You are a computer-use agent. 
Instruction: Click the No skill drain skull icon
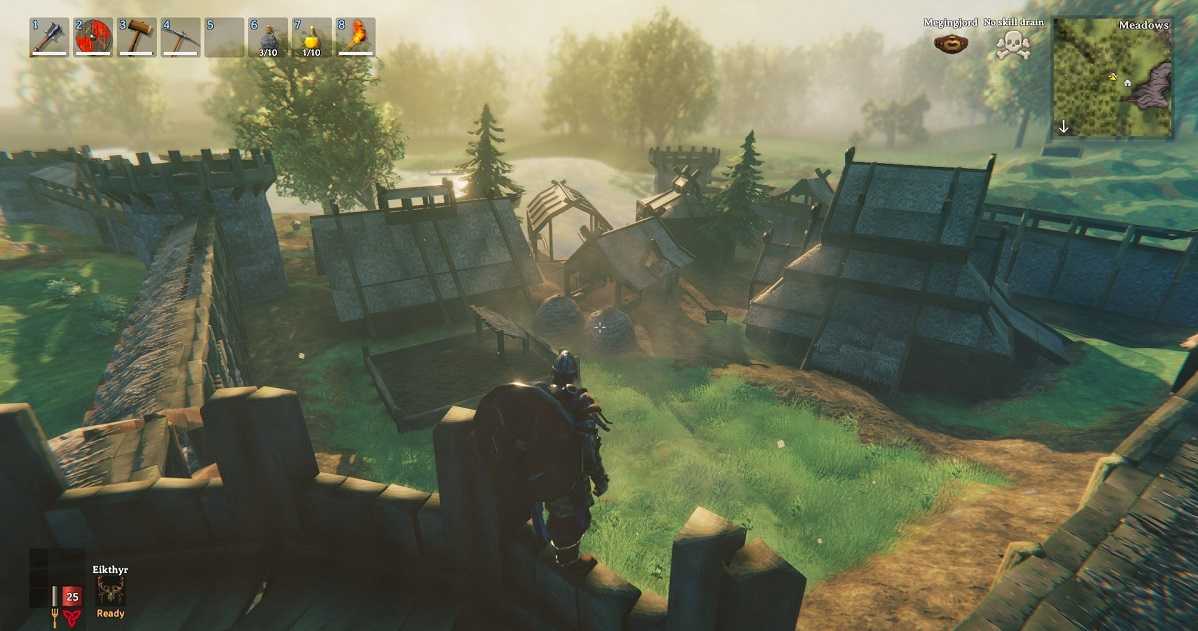coord(1012,44)
